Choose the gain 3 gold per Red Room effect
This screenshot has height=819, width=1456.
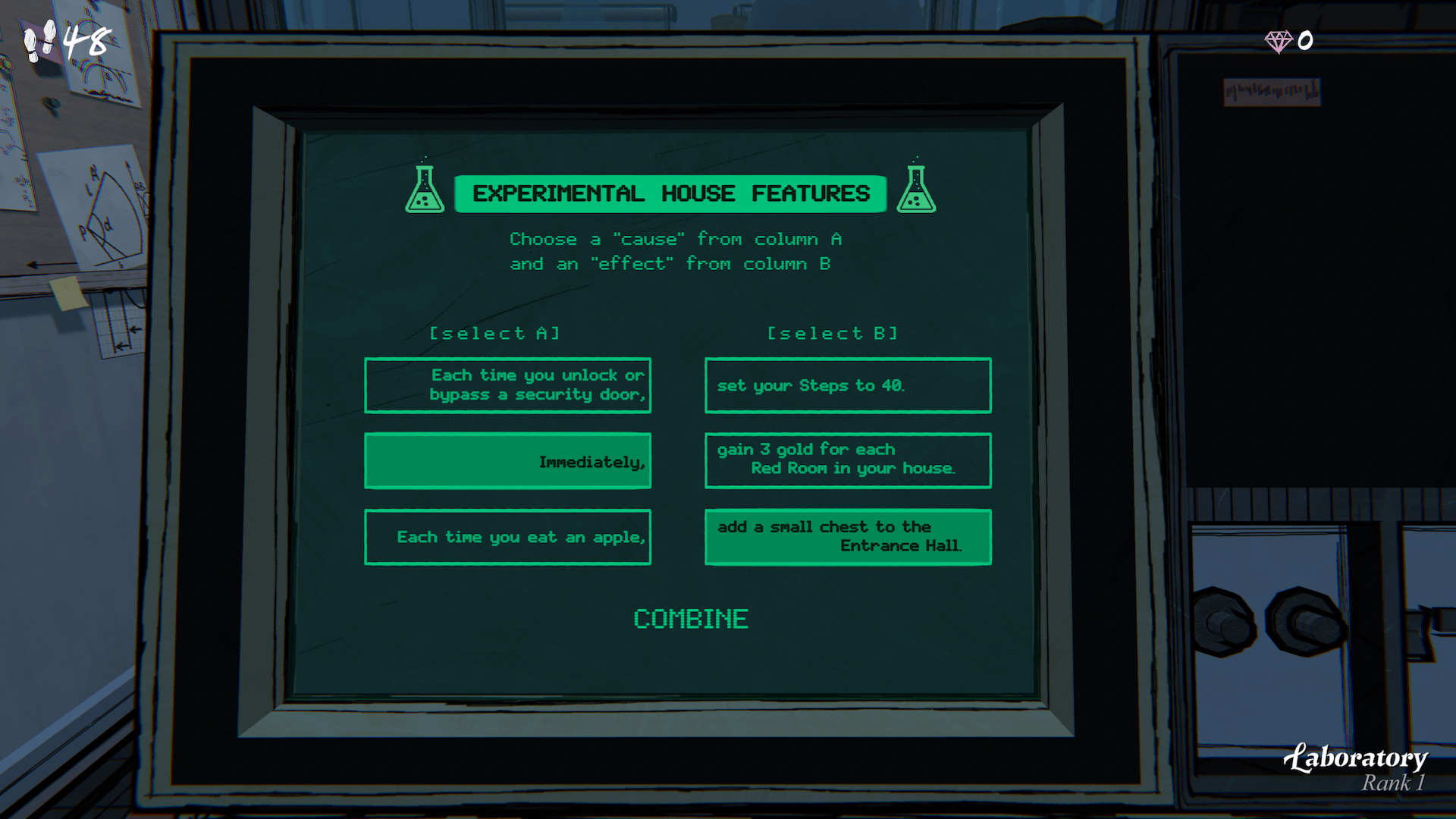[847, 460]
